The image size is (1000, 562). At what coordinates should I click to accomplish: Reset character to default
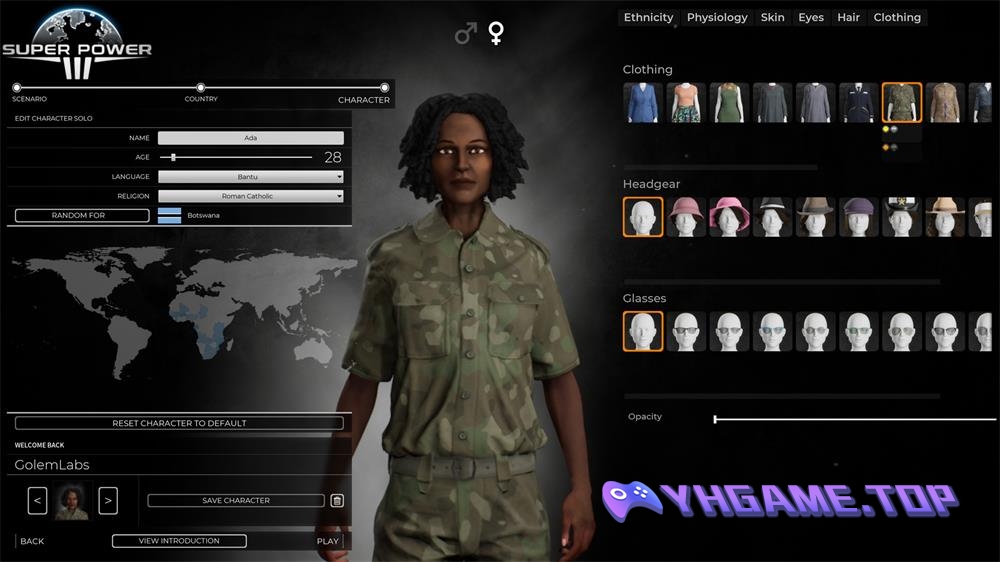point(179,423)
